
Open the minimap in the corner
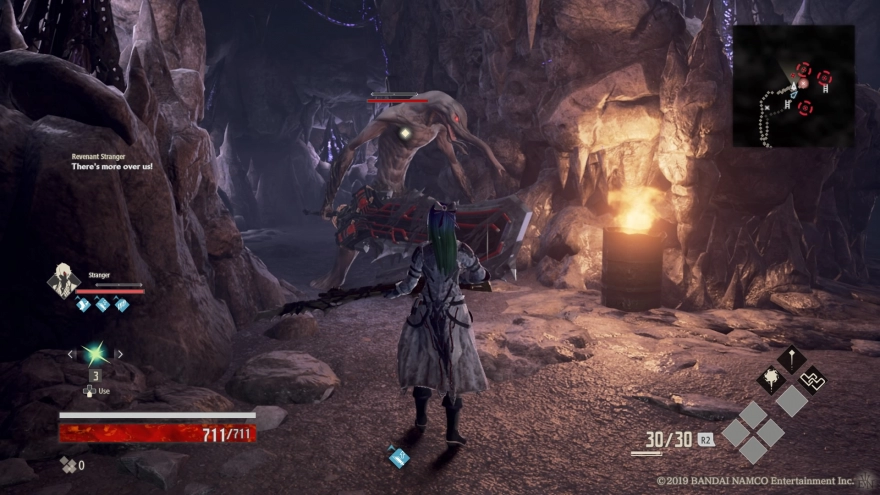(793, 86)
